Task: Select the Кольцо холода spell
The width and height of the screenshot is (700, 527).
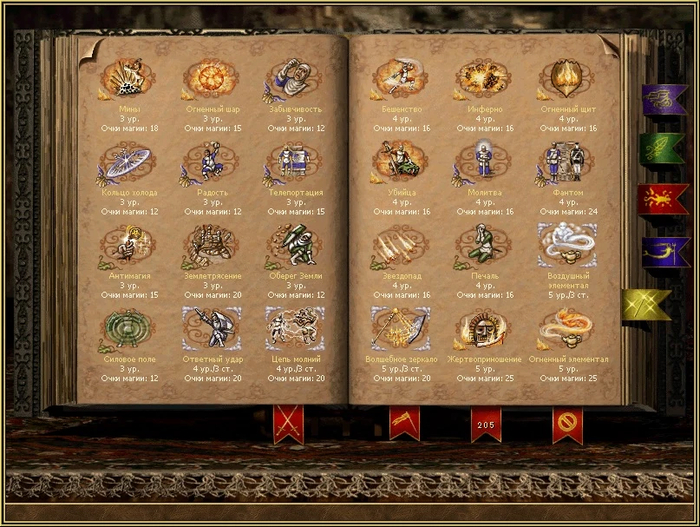Action: (125, 160)
